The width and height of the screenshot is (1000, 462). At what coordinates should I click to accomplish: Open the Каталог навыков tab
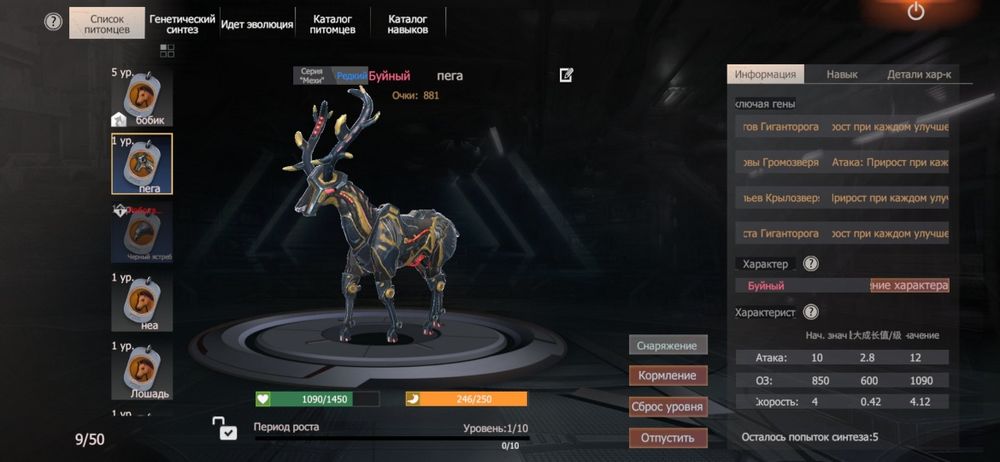coord(408,23)
